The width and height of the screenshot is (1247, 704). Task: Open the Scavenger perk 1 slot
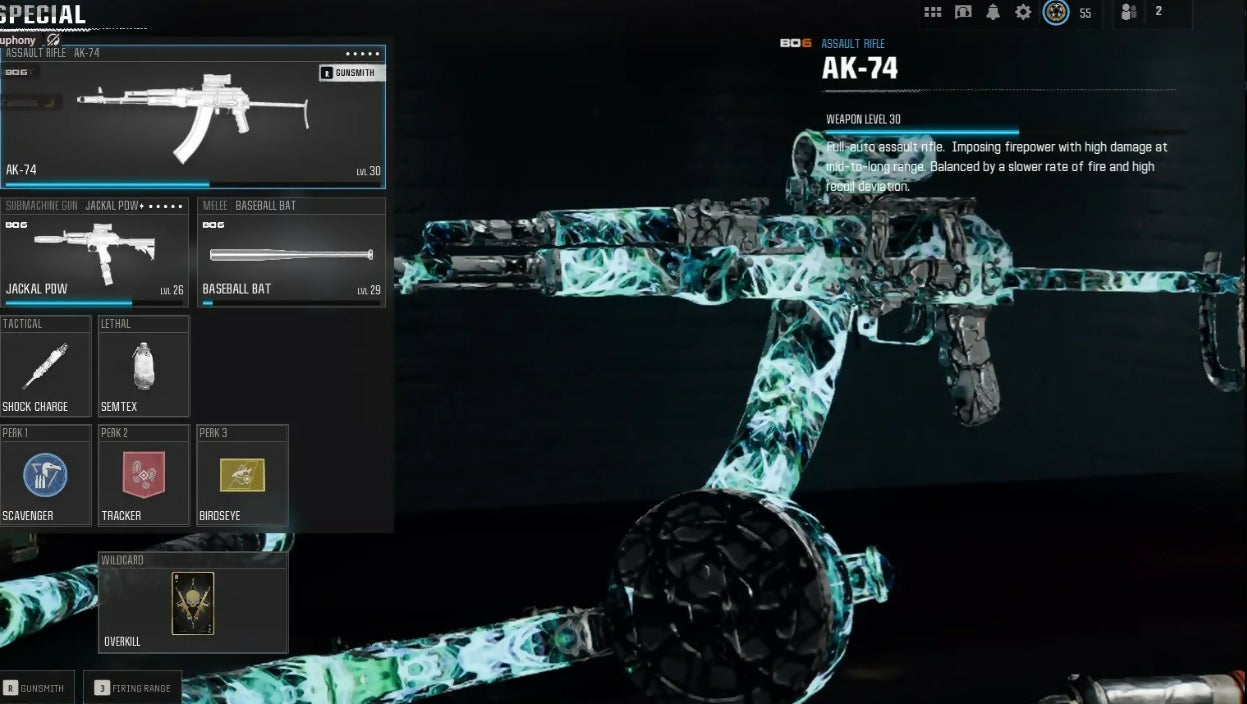(46, 475)
